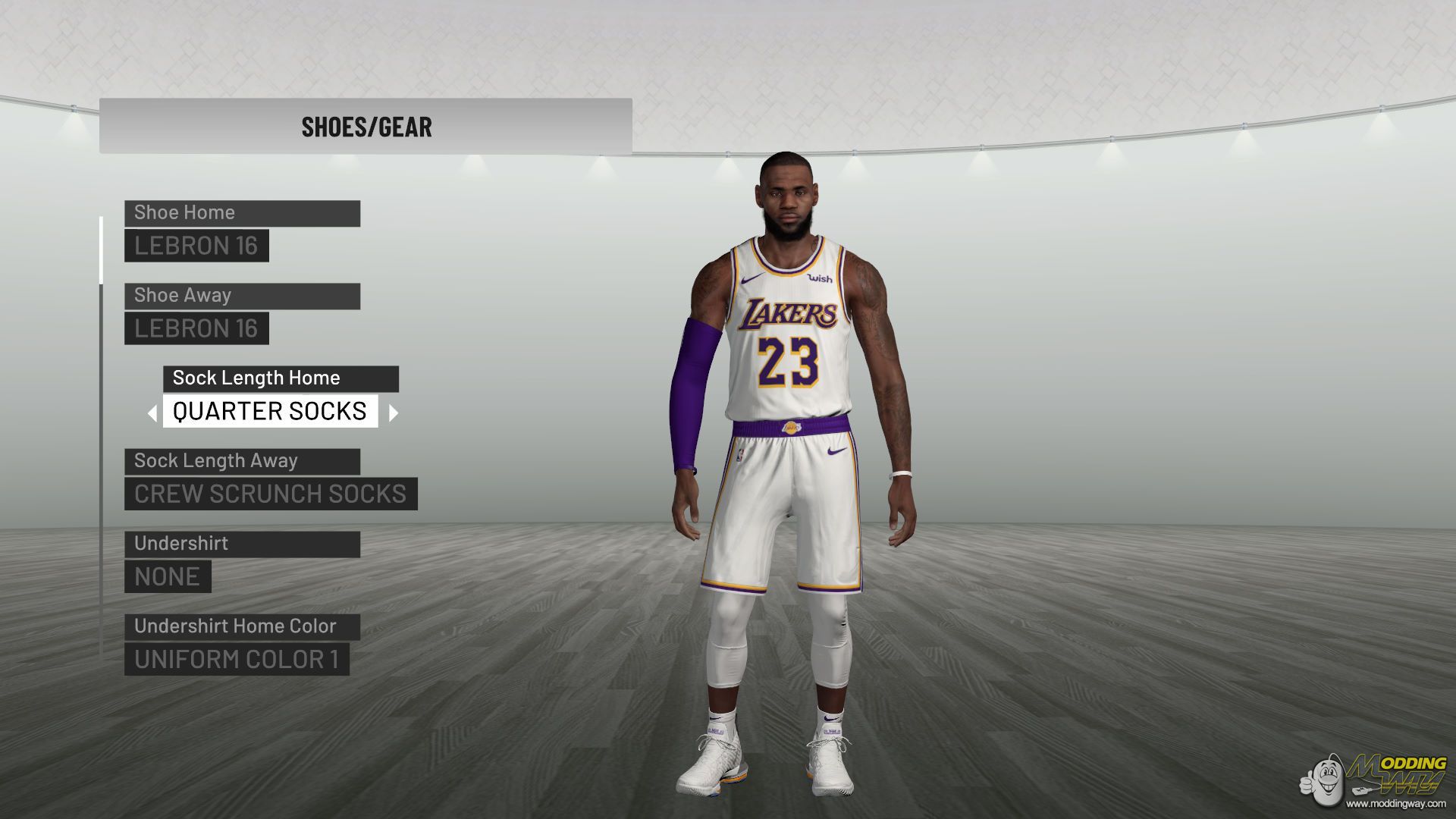
Task: Click the left arrow beside Quarter Socks
Action: point(152,413)
